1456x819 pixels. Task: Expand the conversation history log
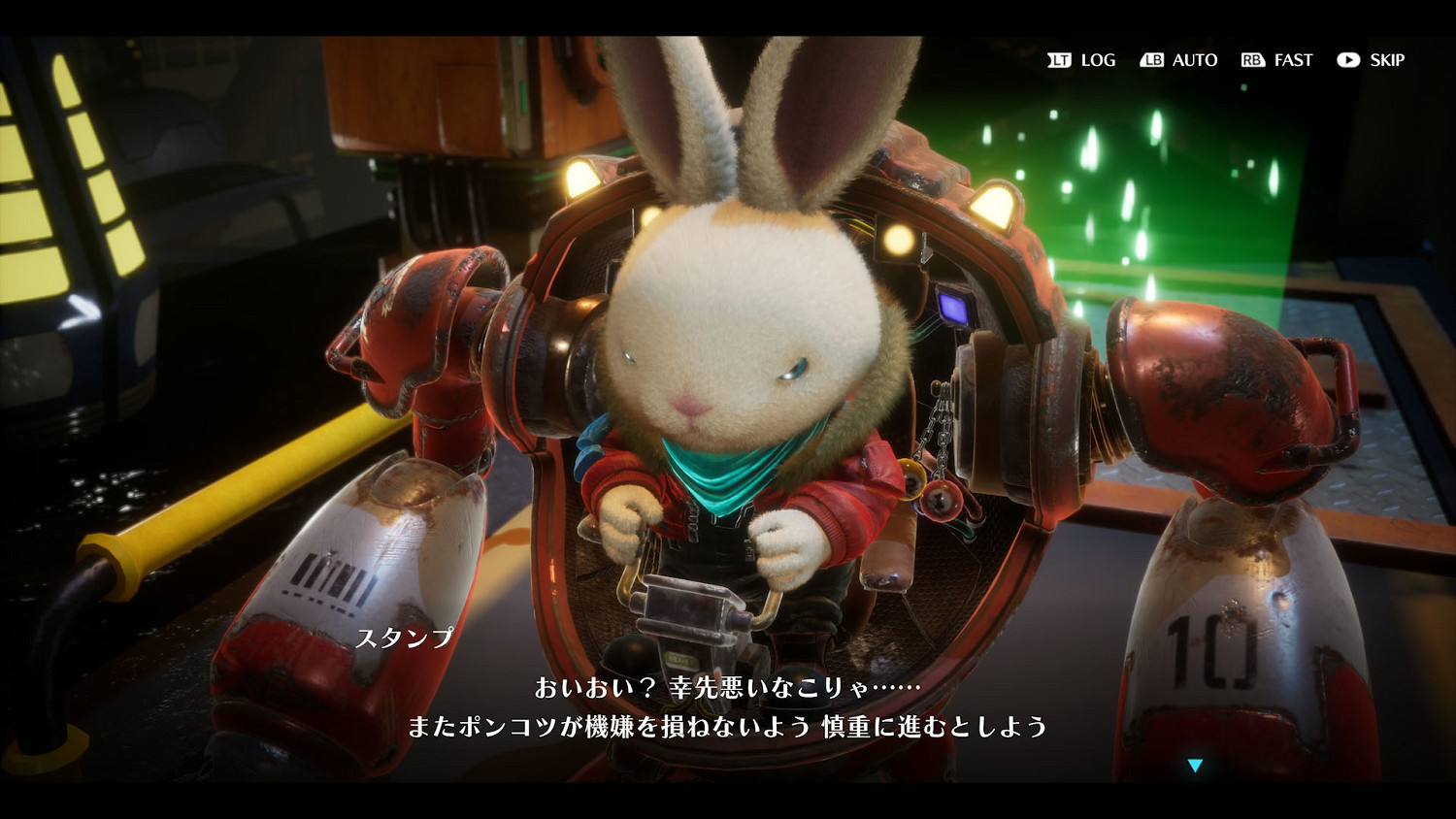[x=1097, y=60]
